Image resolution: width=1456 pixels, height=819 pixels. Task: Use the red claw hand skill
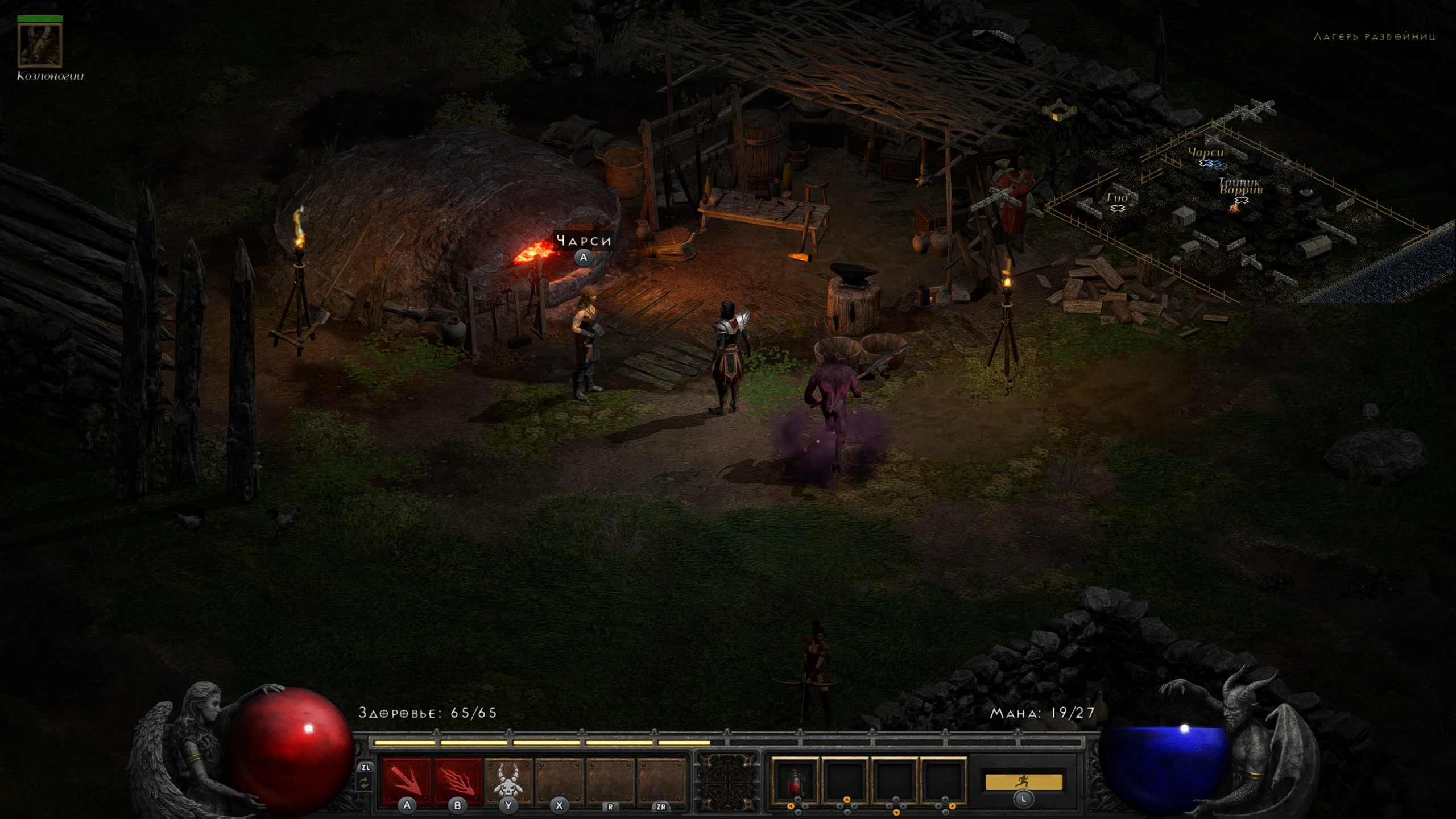coord(457,780)
